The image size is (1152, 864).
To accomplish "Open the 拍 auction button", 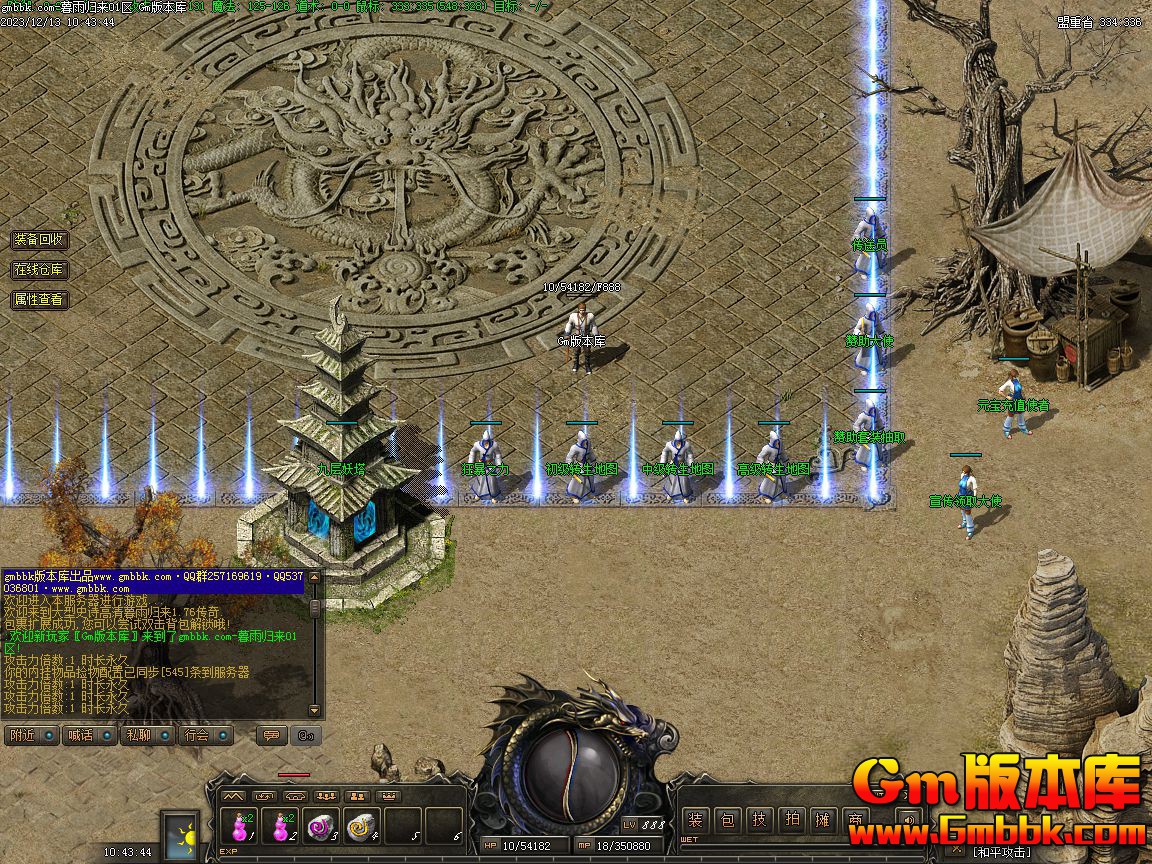I will pos(792,821).
